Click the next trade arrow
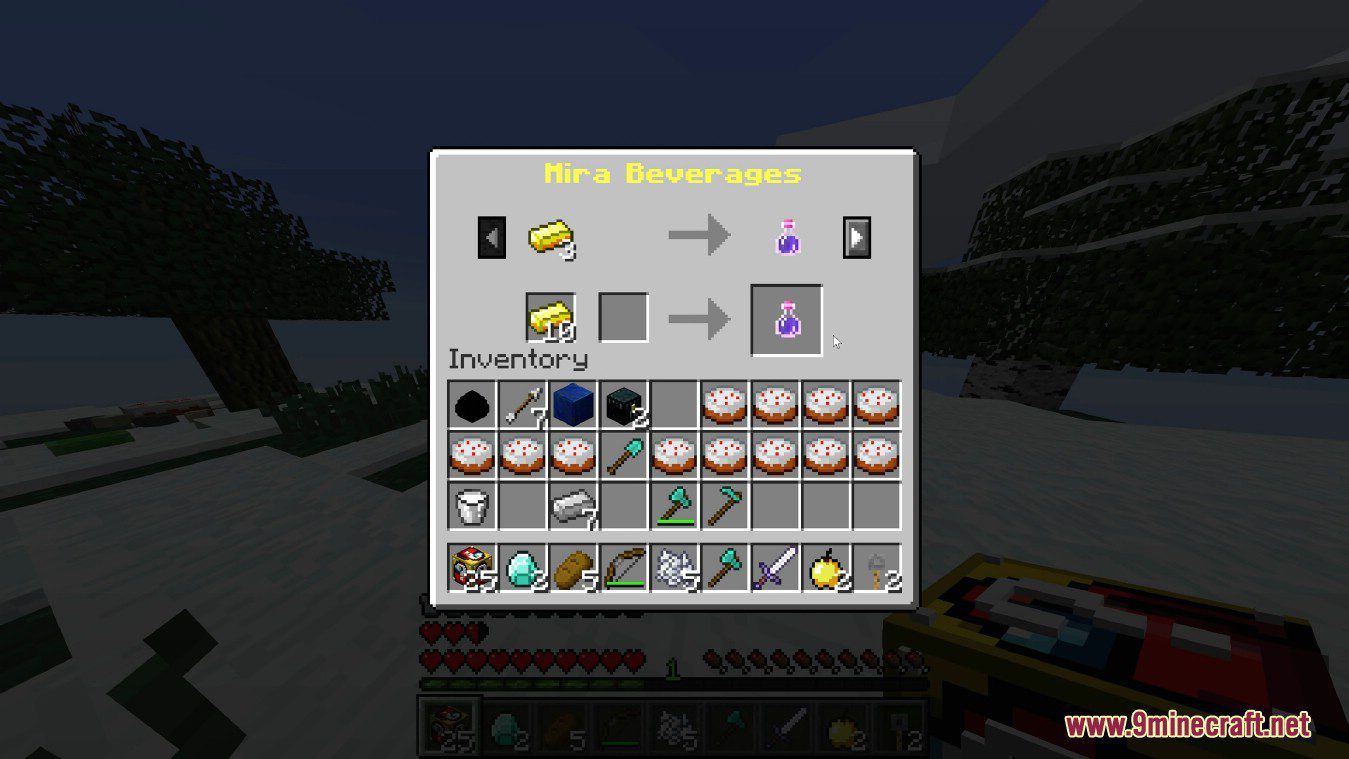The width and height of the screenshot is (1349, 759). tap(856, 237)
